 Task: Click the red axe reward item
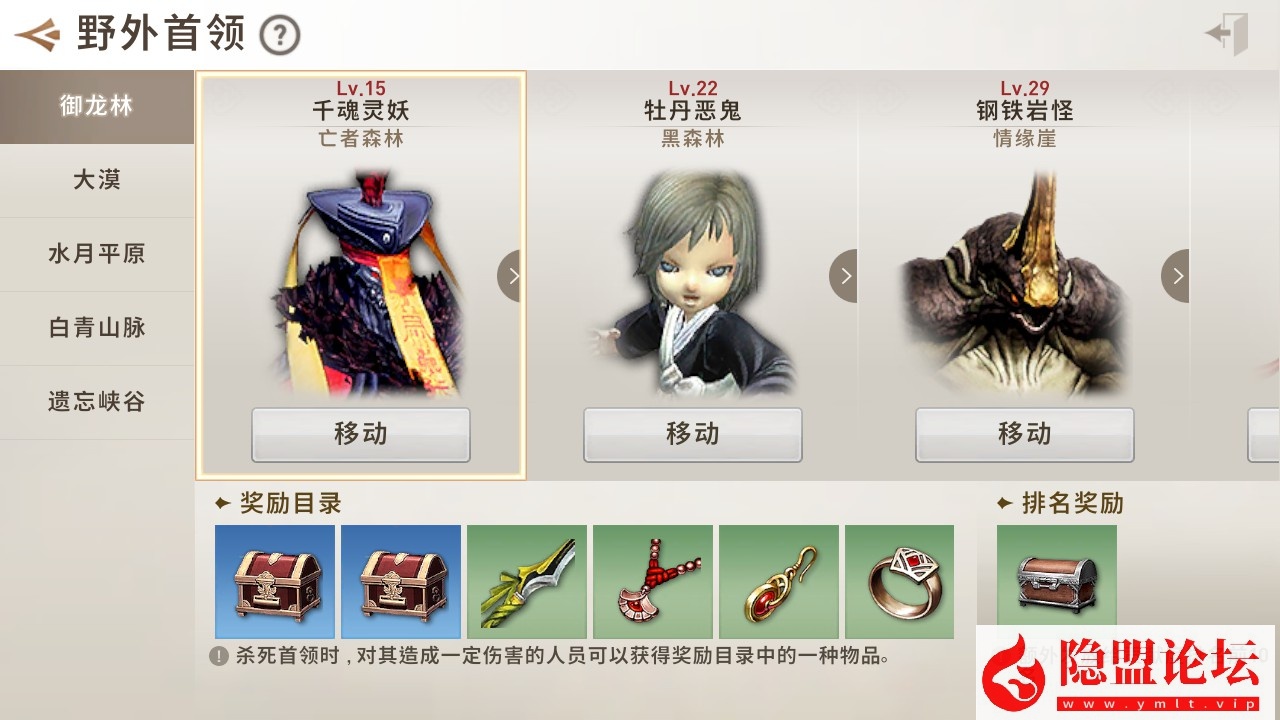click(x=653, y=582)
